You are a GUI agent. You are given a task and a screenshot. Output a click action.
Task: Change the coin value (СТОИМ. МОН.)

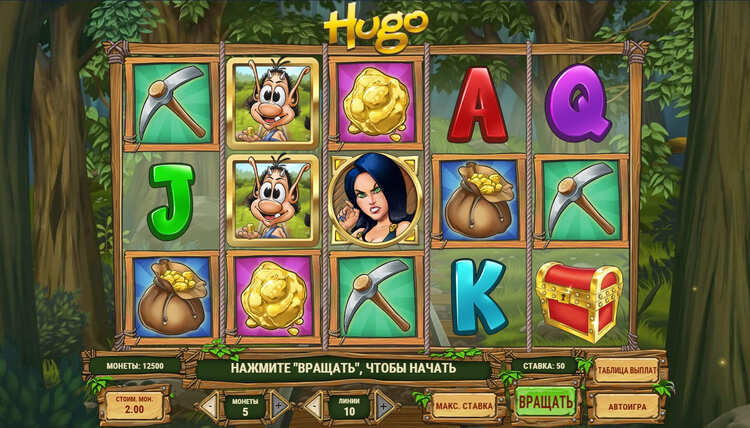(x=134, y=405)
